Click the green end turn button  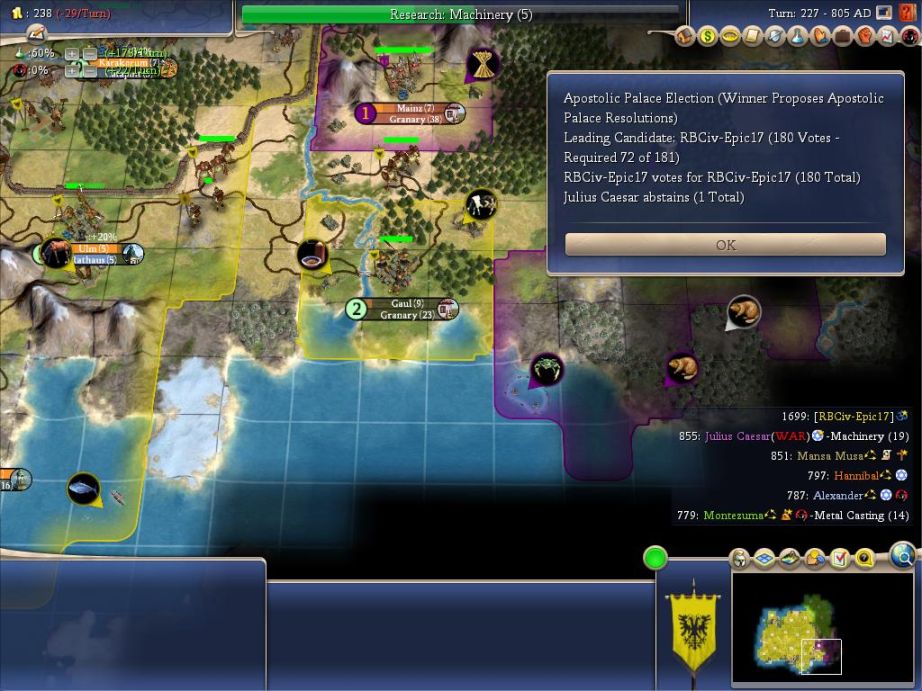click(x=655, y=558)
